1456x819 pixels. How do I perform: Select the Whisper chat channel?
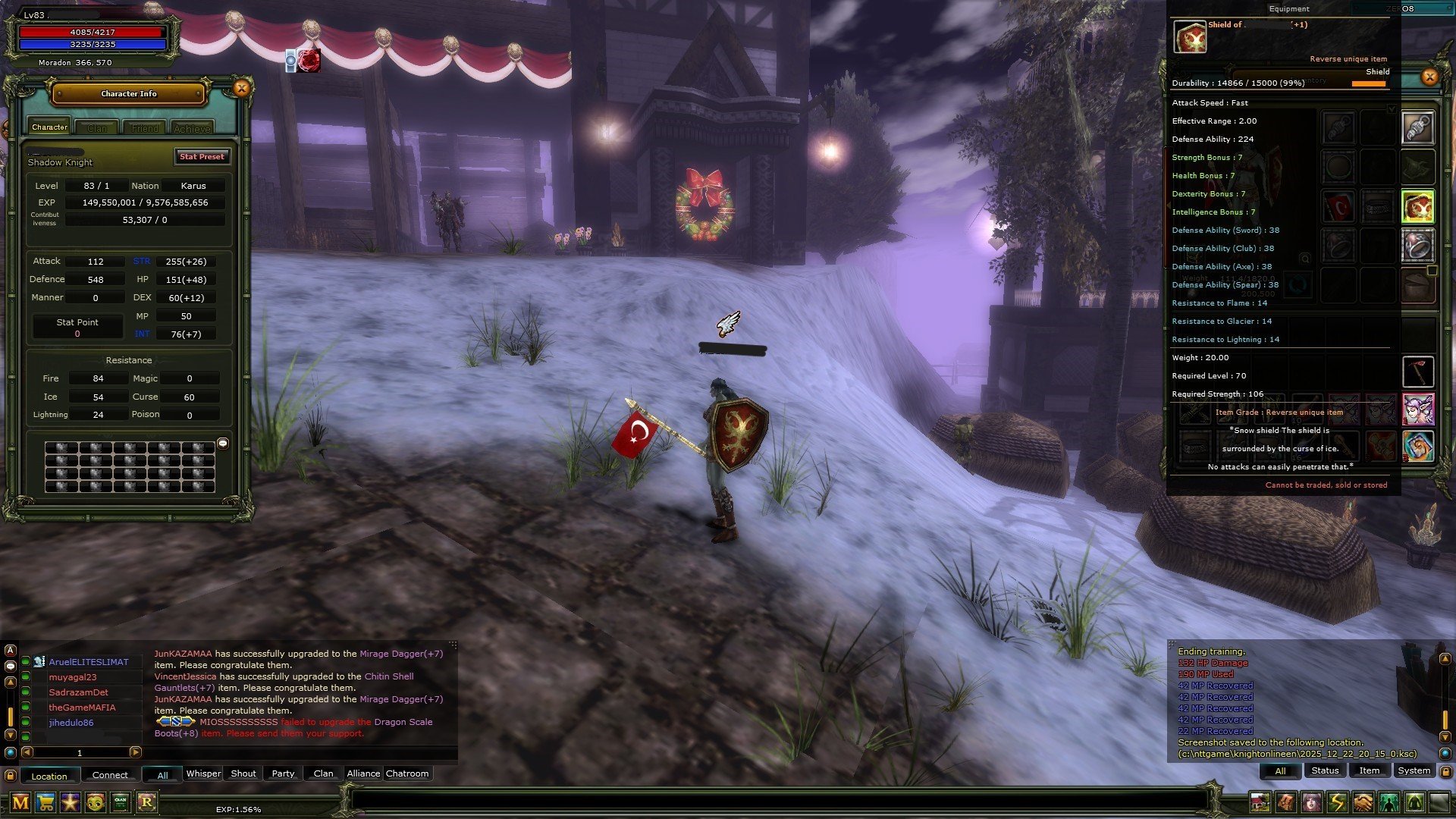(x=203, y=773)
